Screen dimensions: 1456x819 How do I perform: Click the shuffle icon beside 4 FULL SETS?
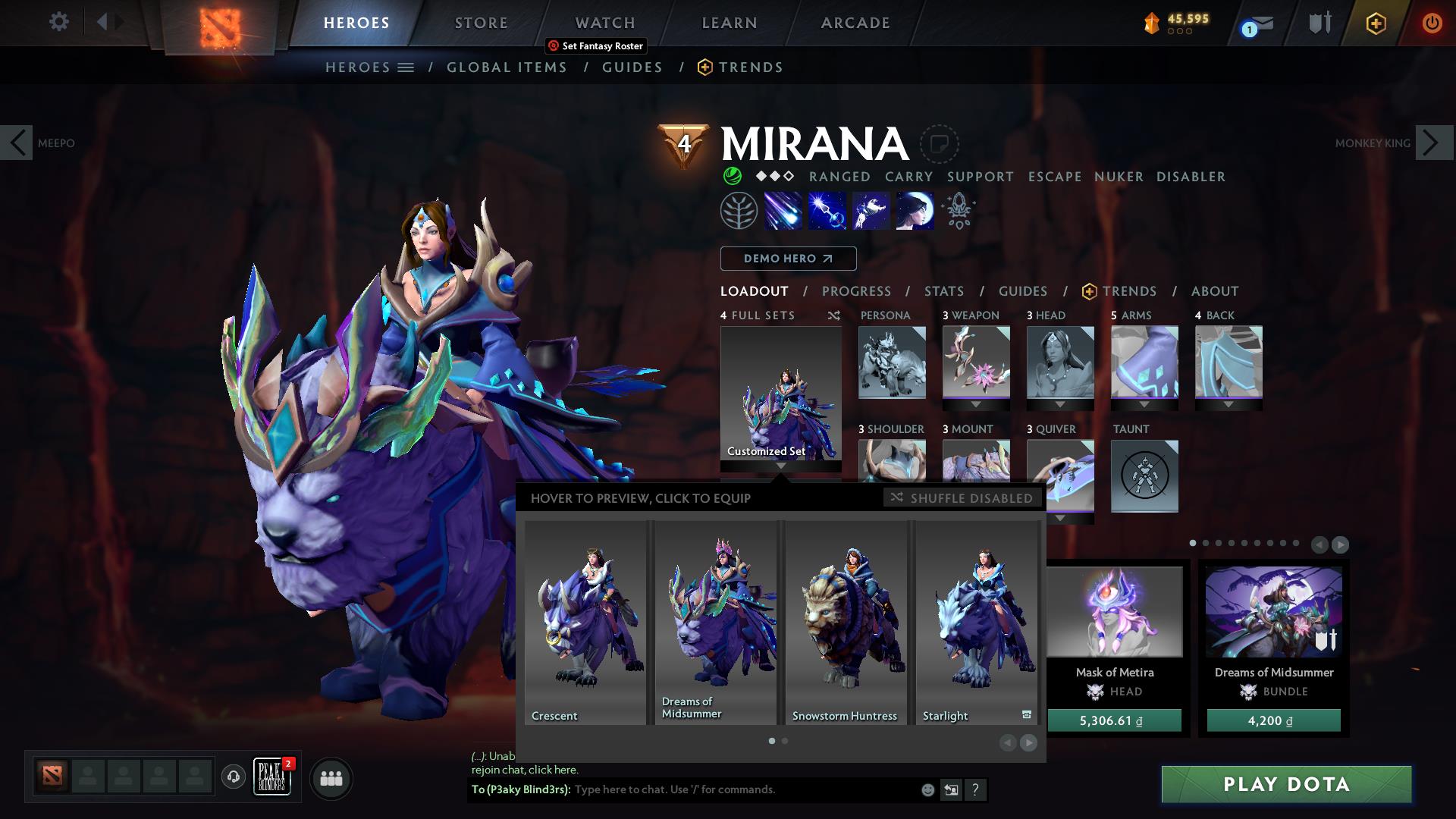point(834,315)
